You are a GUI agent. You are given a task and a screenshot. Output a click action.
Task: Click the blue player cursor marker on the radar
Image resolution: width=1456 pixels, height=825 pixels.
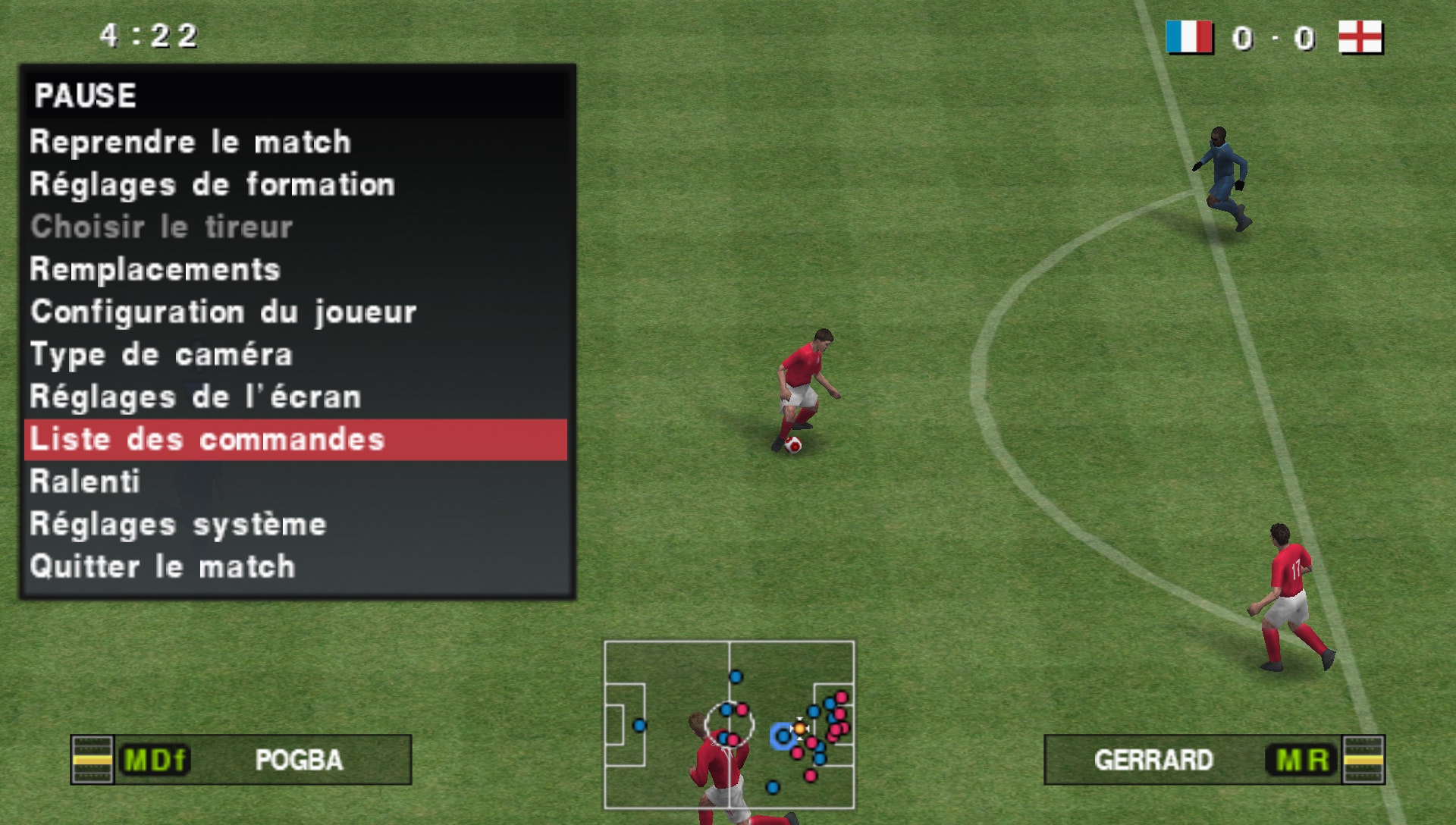pos(782,734)
